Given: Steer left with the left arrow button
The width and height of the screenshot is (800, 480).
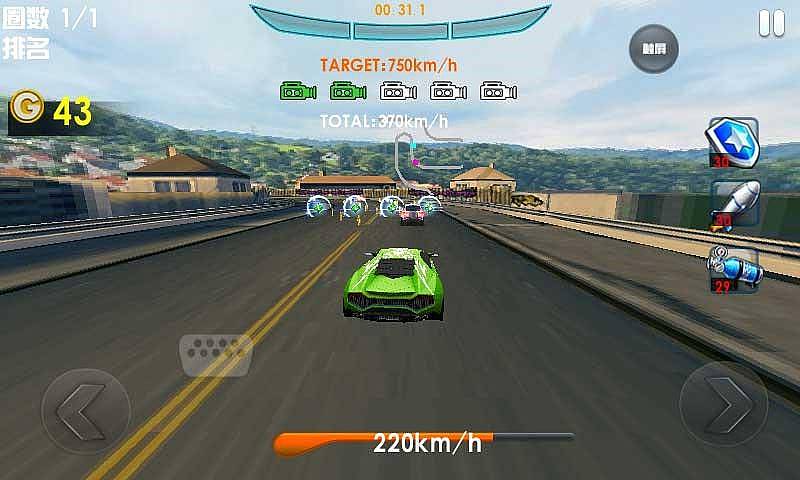Looking at the screenshot, I should click(x=85, y=412).
